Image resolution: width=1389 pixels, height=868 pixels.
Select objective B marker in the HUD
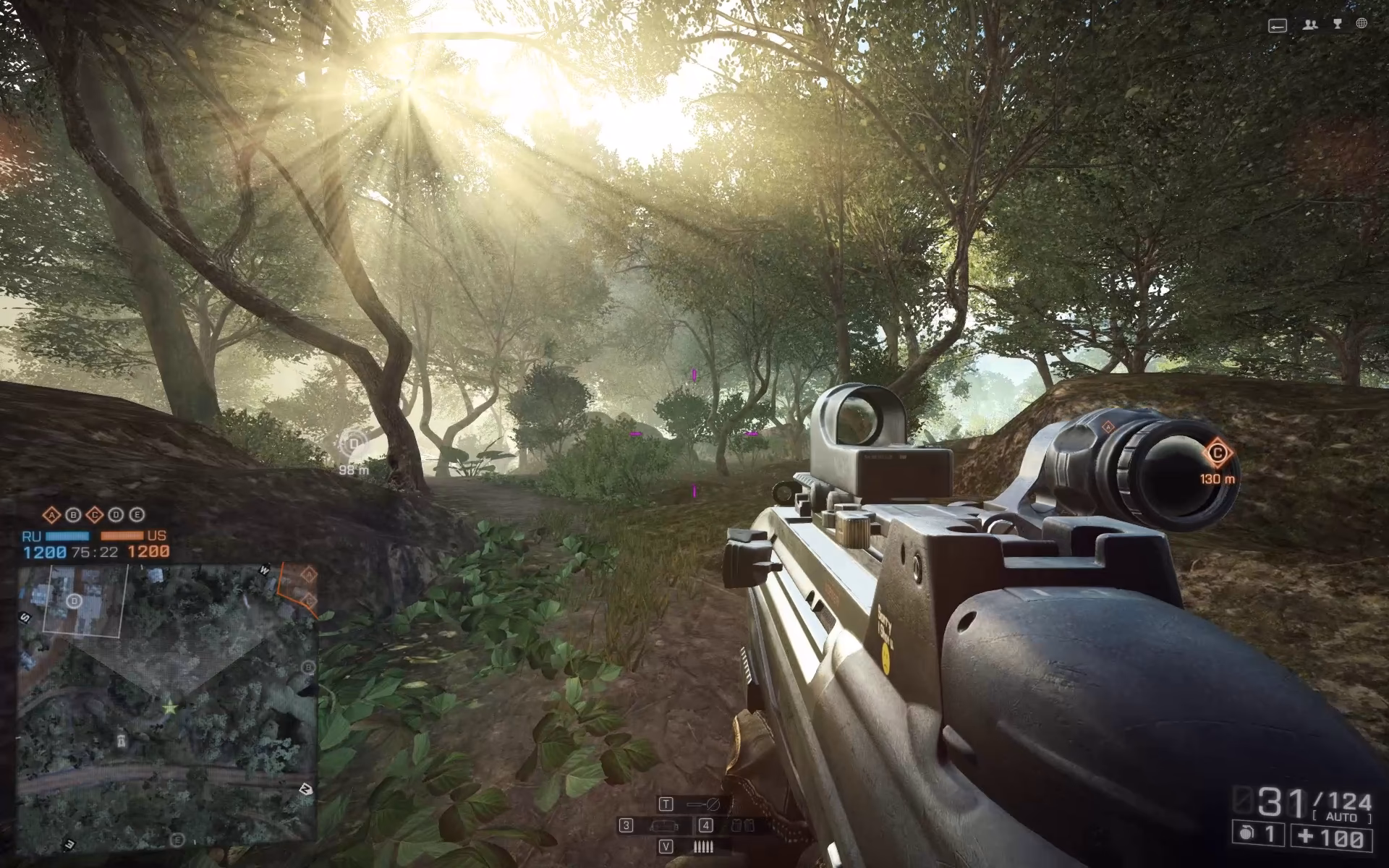[74, 515]
